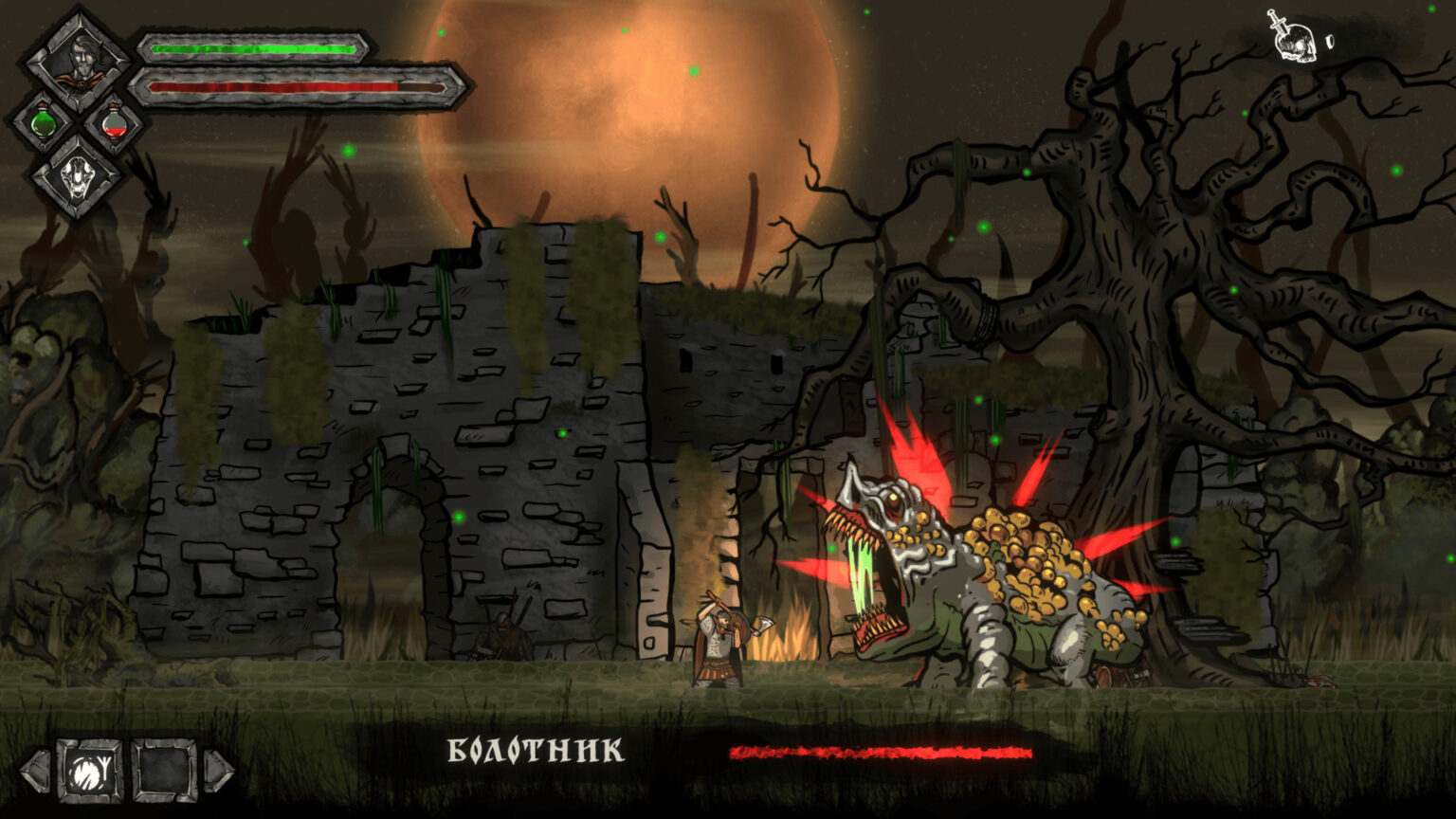Cycle hotbar with the right arrow
Screen dimensions: 1456x819
pyautogui.click(x=219, y=771)
